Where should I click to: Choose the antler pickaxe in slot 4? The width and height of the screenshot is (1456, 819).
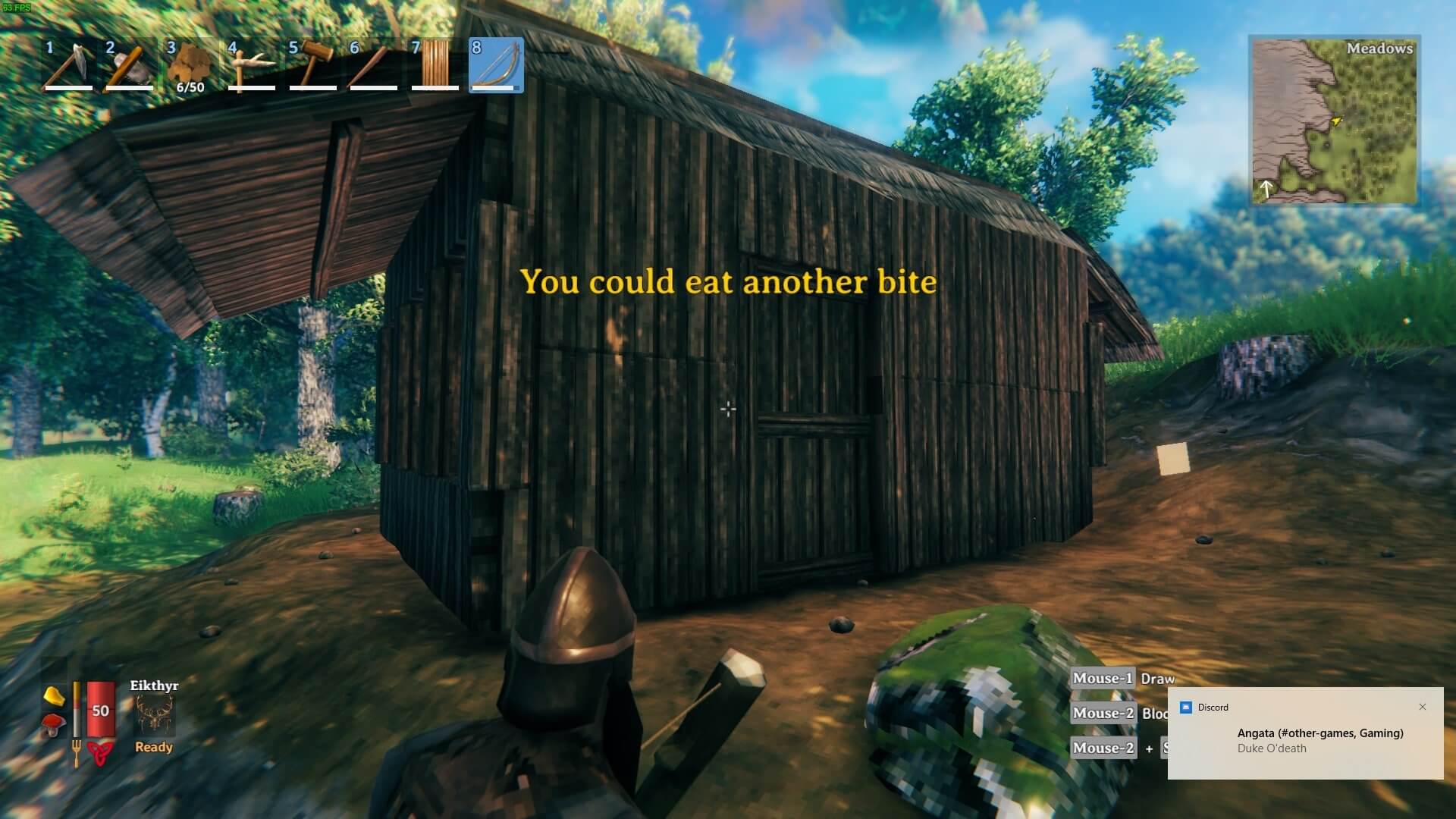251,65
